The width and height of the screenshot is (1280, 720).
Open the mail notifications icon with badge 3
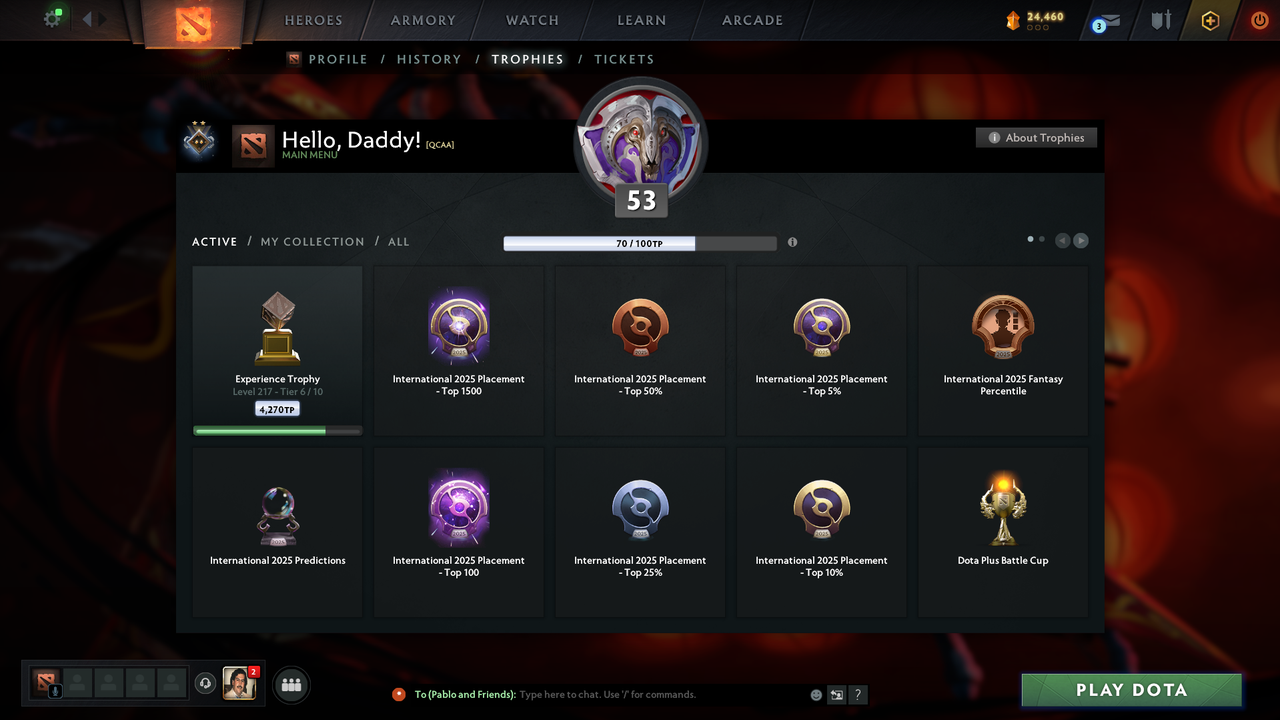(x=1104, y=20)
